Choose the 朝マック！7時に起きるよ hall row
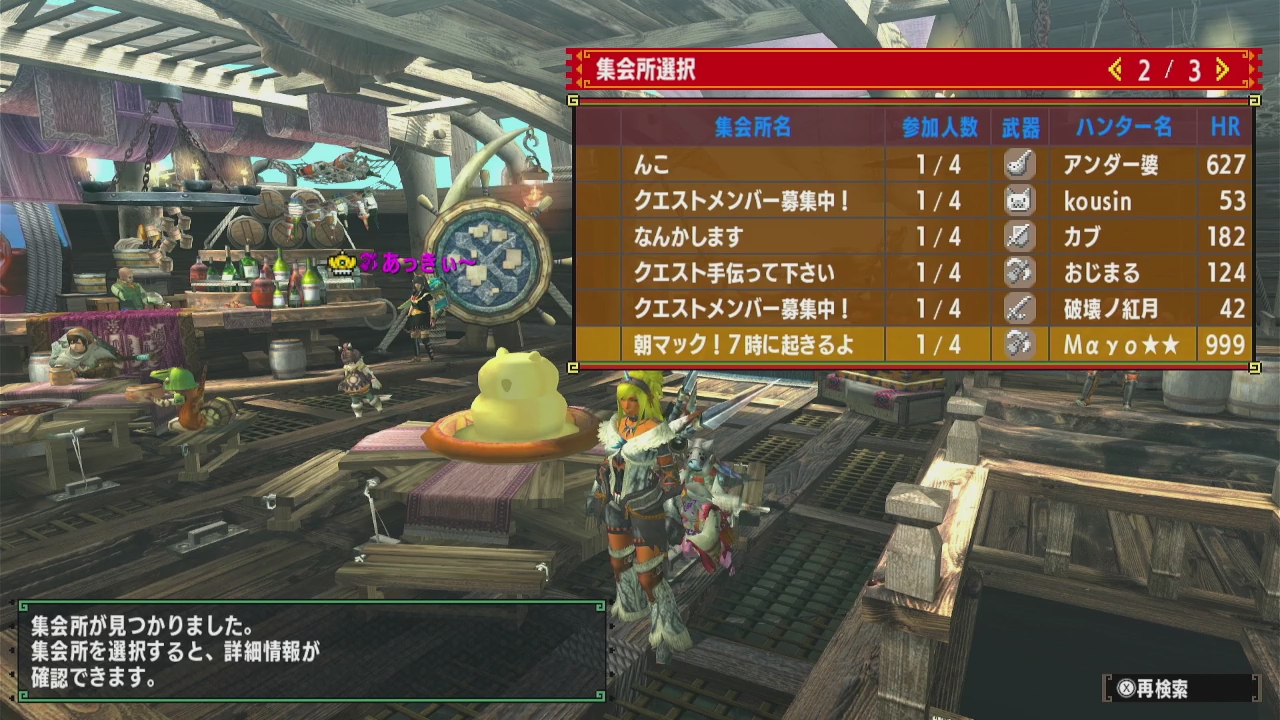The height and width of the screenshot is (720, 1280). (913, 345)
